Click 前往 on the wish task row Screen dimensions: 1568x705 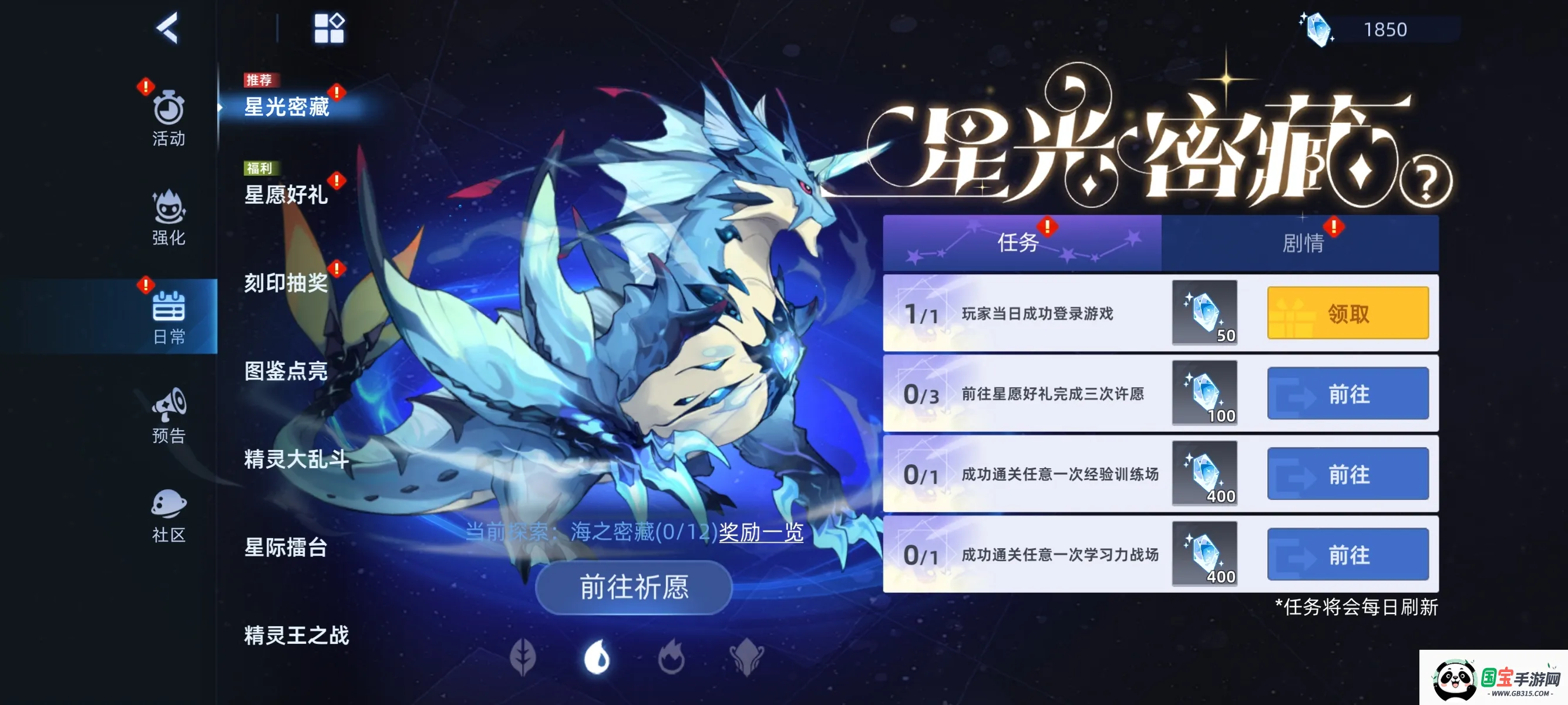pyautogui.click(x=1348, y=393)
